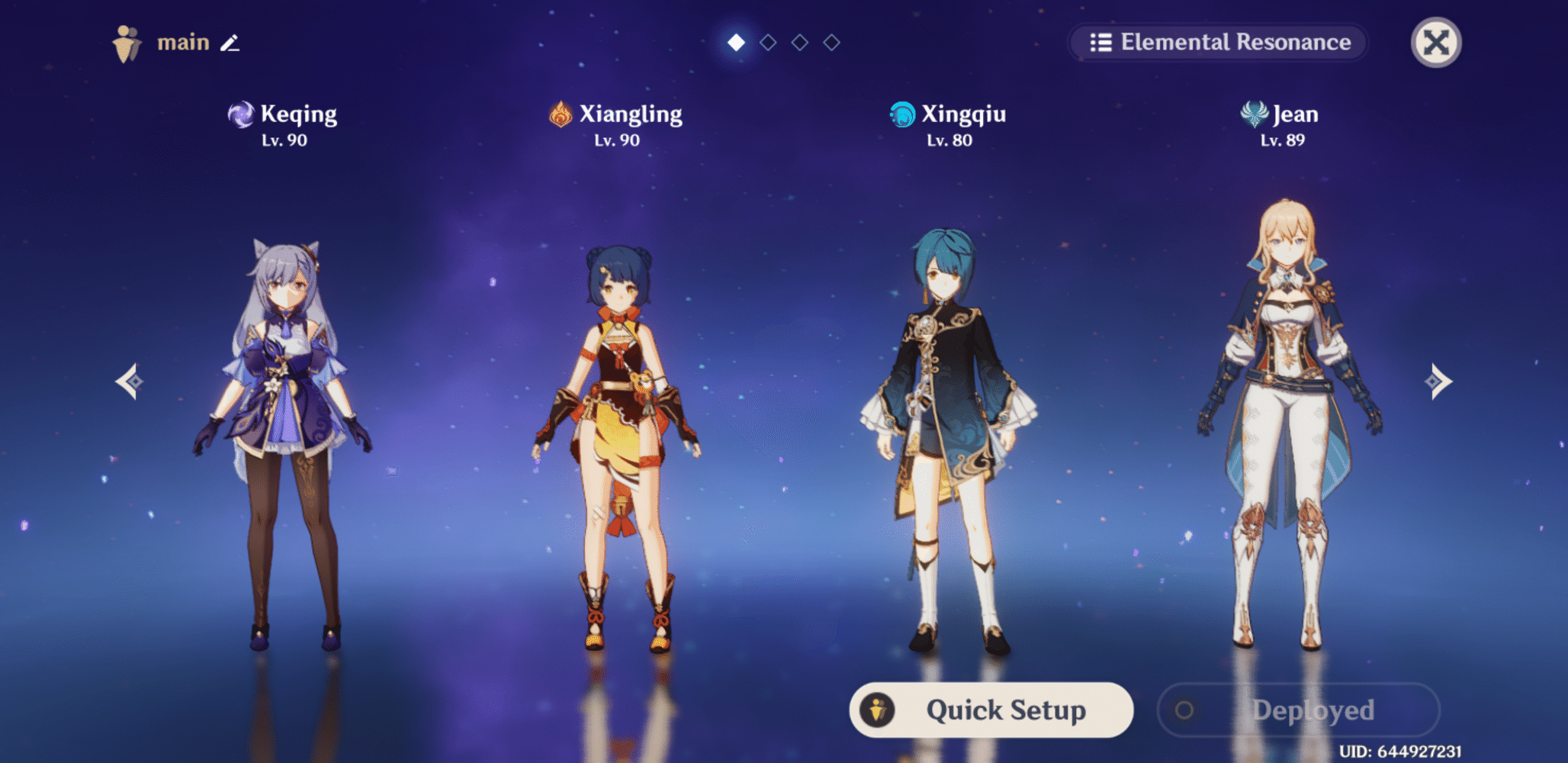The image size is (1568, 763).
Task: Click the Anemo element icon beside Jean
Action: (x=1255, y=113)
